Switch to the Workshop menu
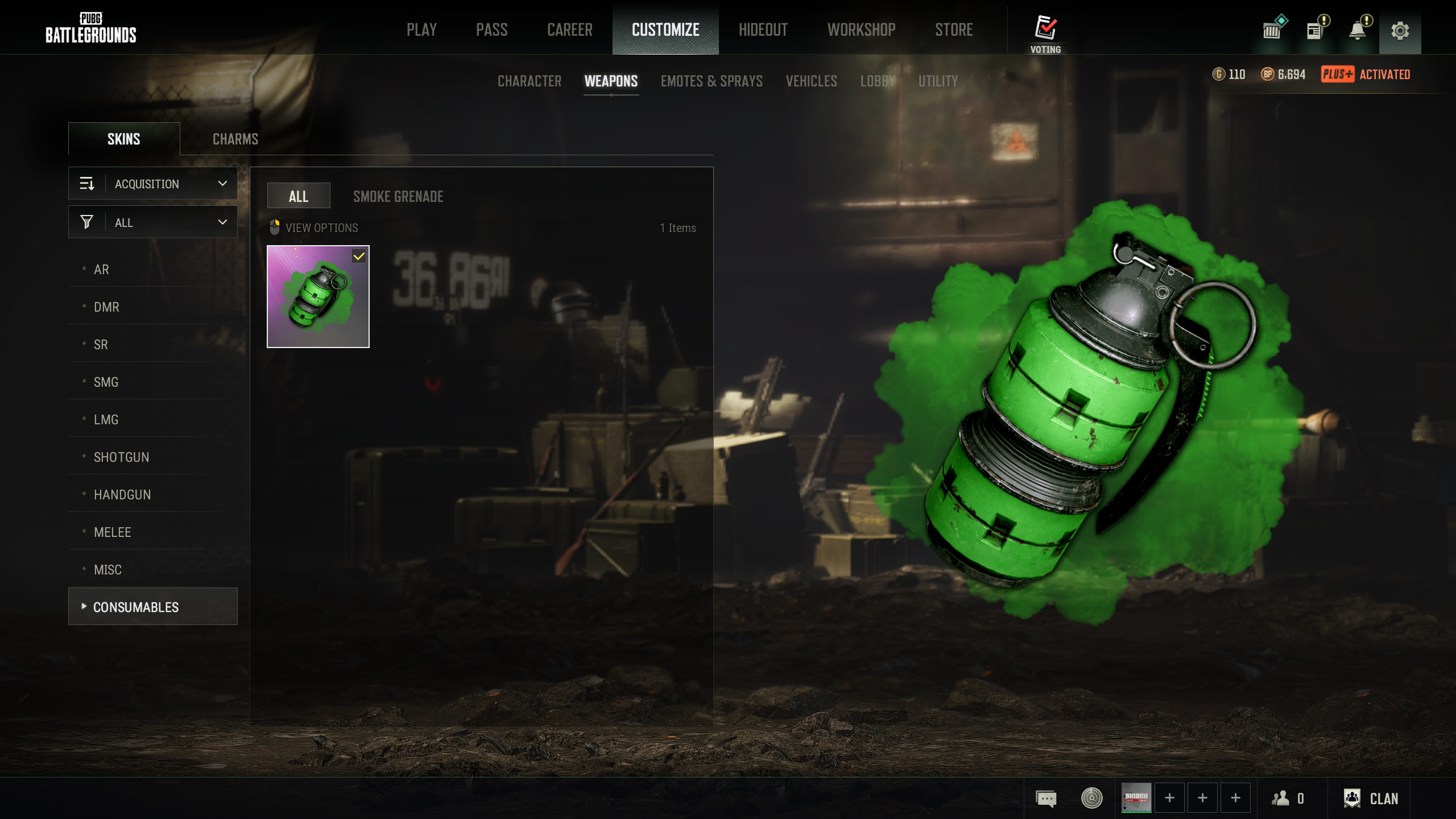Screen dimensions: 1456x819 [x=861, y=30]
